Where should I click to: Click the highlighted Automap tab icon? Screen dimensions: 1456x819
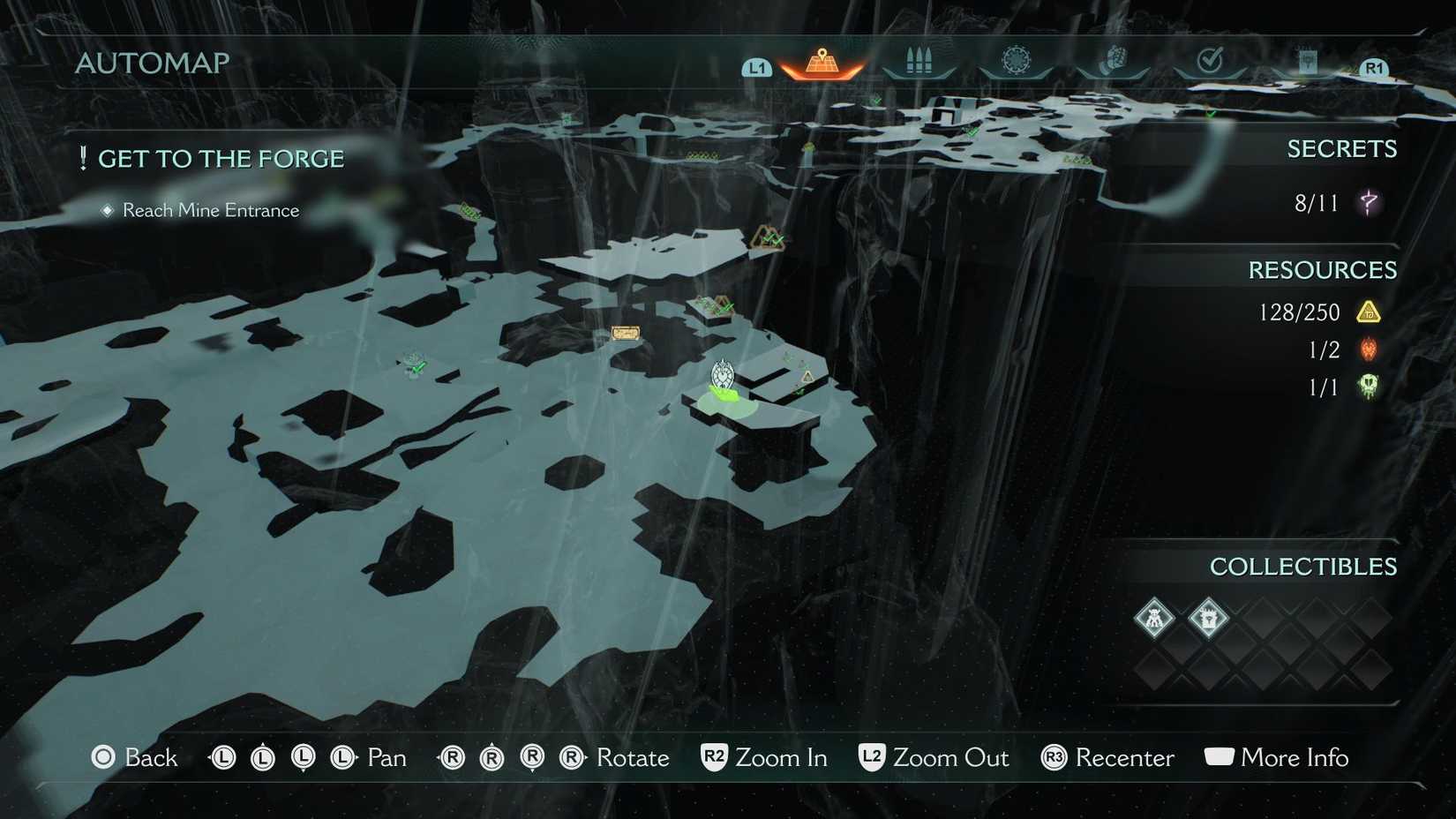pyautogui.click(x=821, y=62)
